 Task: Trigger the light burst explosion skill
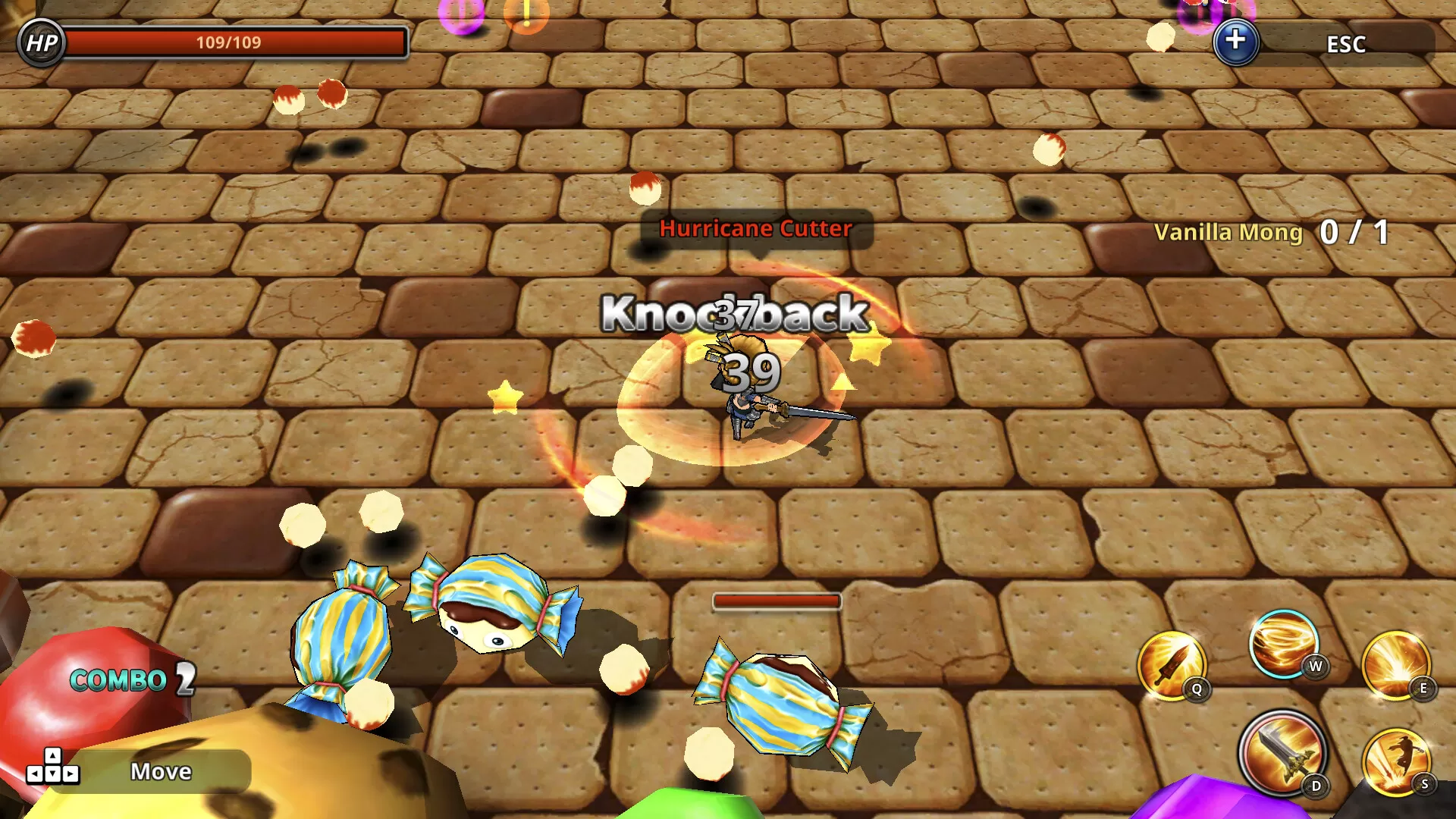click(1395, 665)
